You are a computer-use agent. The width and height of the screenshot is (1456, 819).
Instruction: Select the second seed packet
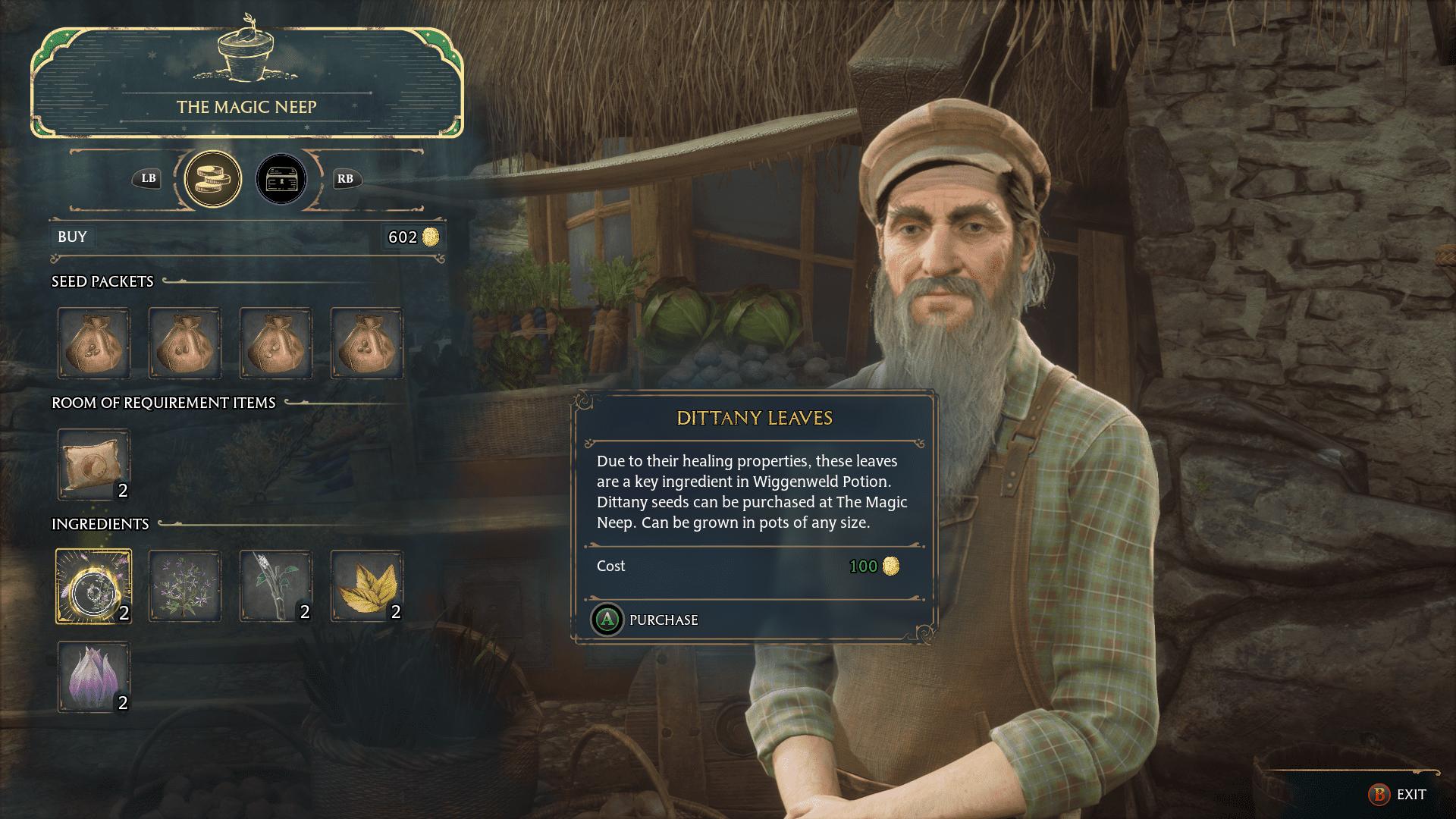(184, 343)
